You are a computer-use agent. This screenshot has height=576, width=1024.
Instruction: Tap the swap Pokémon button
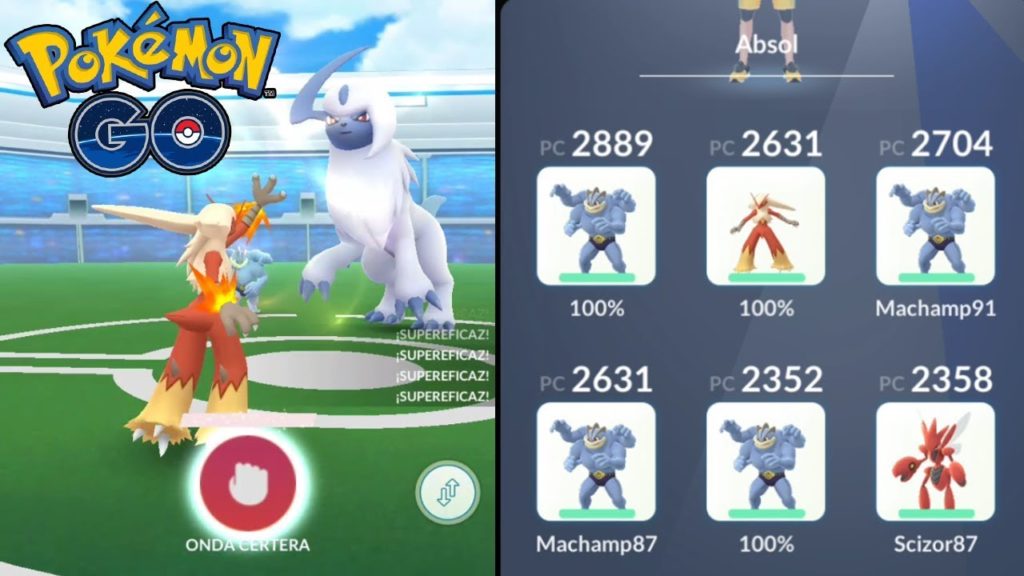[x=448, y=493]
